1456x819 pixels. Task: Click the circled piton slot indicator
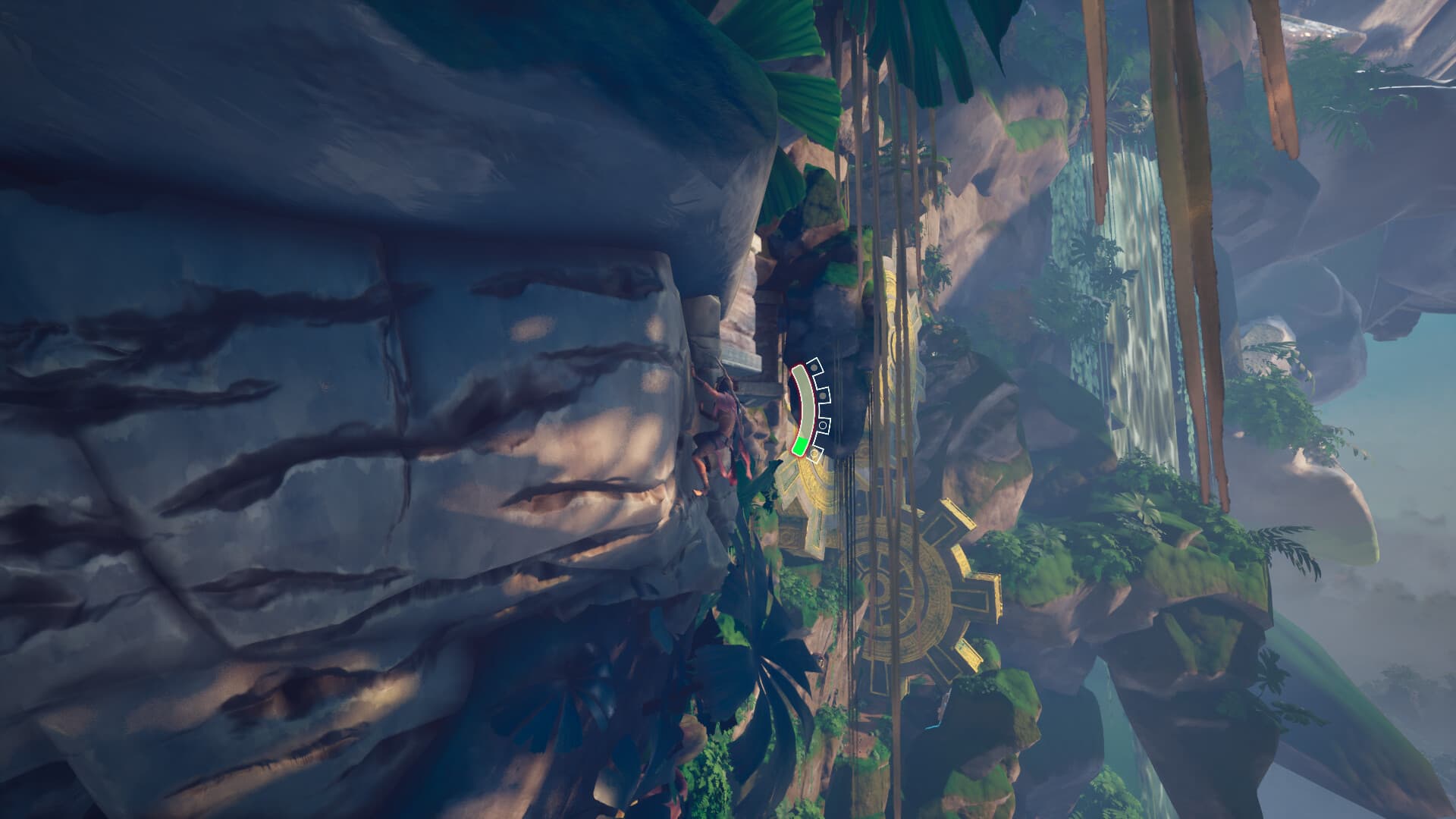click(x=823, y=425)
